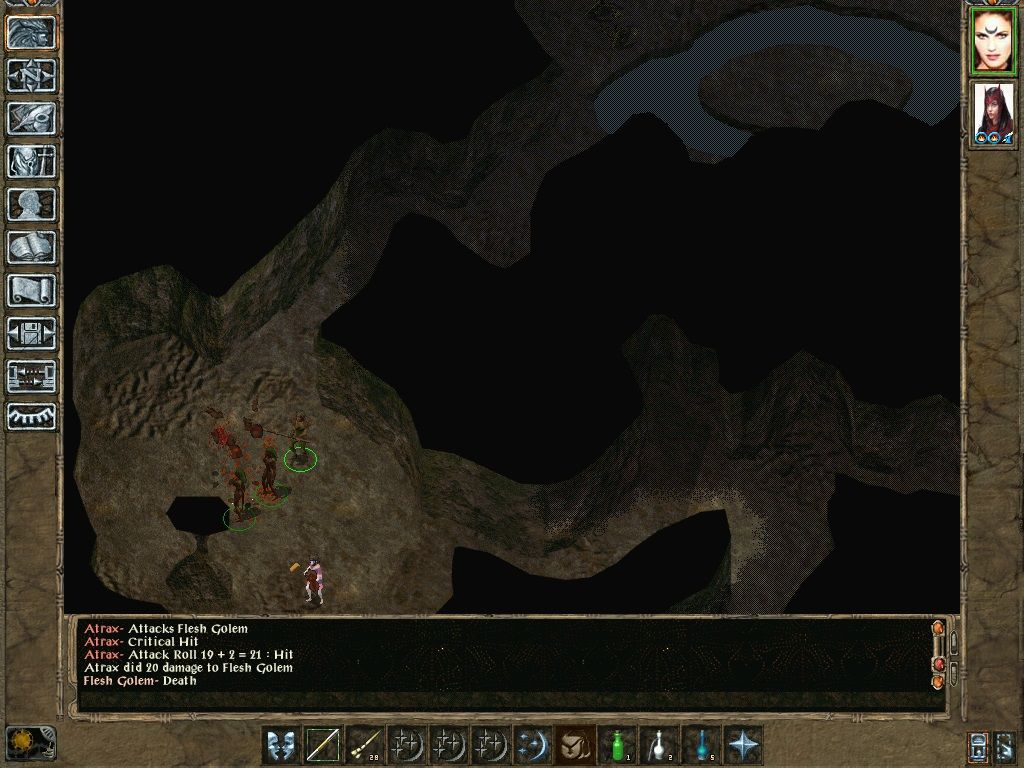Select the top character portrait with pale face
The height and width of the screenshot is (768, 1024).
coord(992,42)
